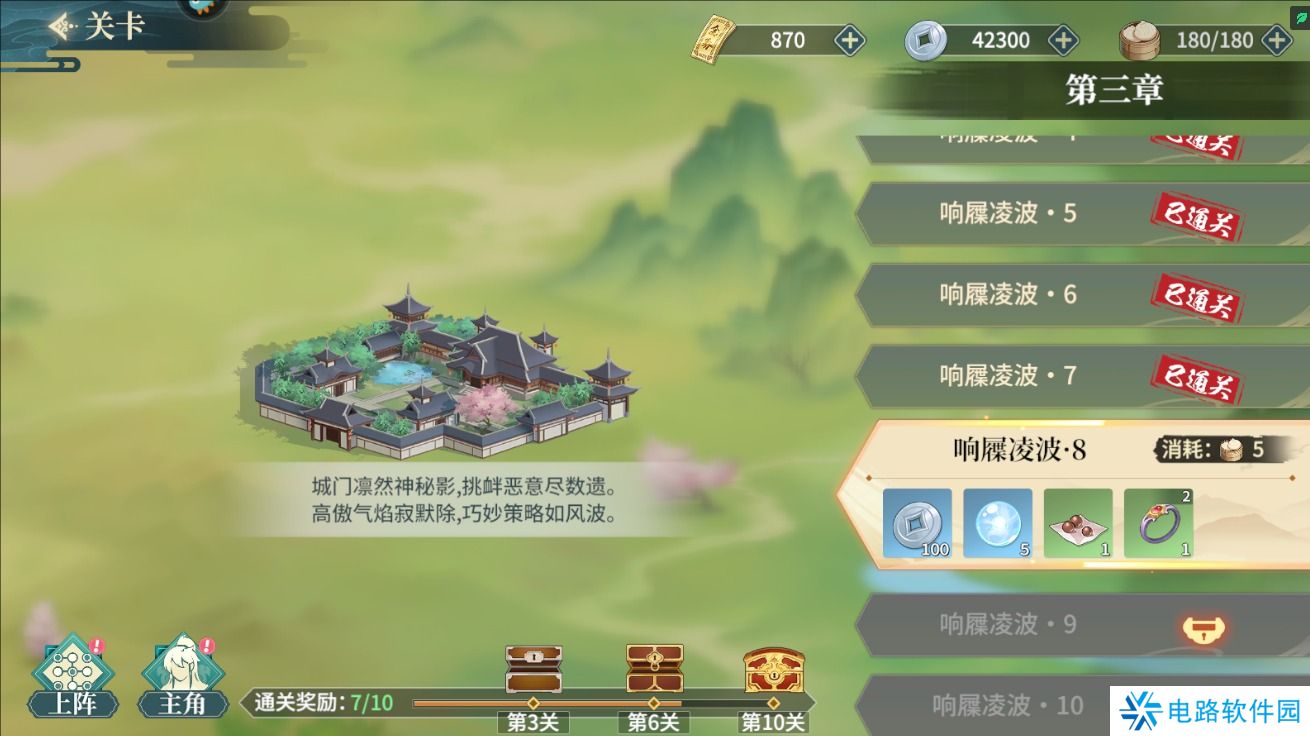The width and height of the screenshot is (1310, 736).
Task: Select stage 响屧凌波·5
Action: (1010, 213)
